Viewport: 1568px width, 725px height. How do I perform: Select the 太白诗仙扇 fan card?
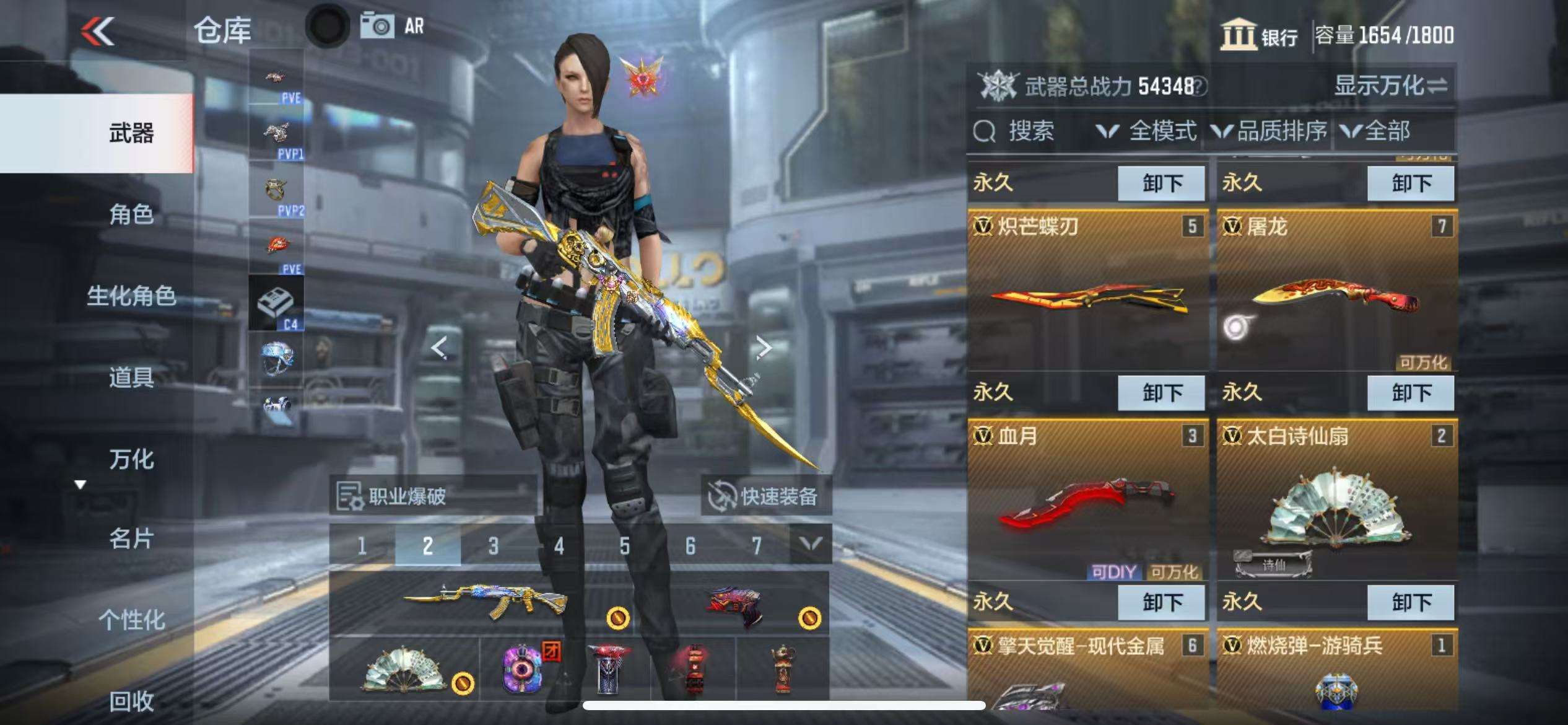tap(1336, 501)
